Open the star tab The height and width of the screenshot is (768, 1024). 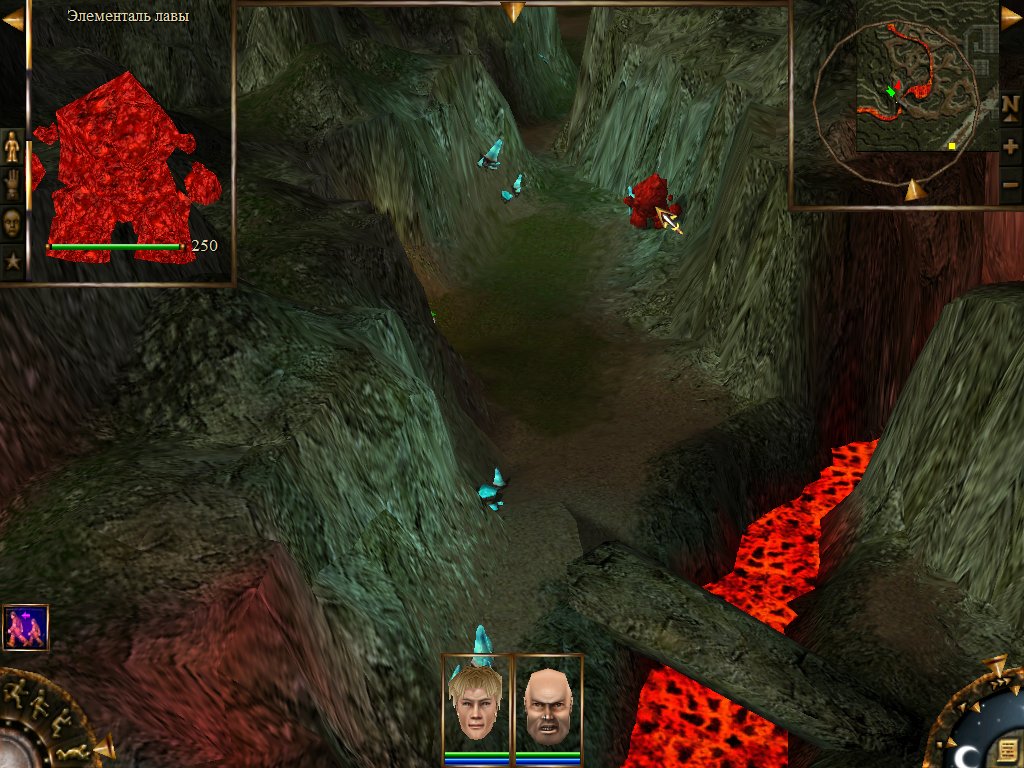[x=12, y=262]
